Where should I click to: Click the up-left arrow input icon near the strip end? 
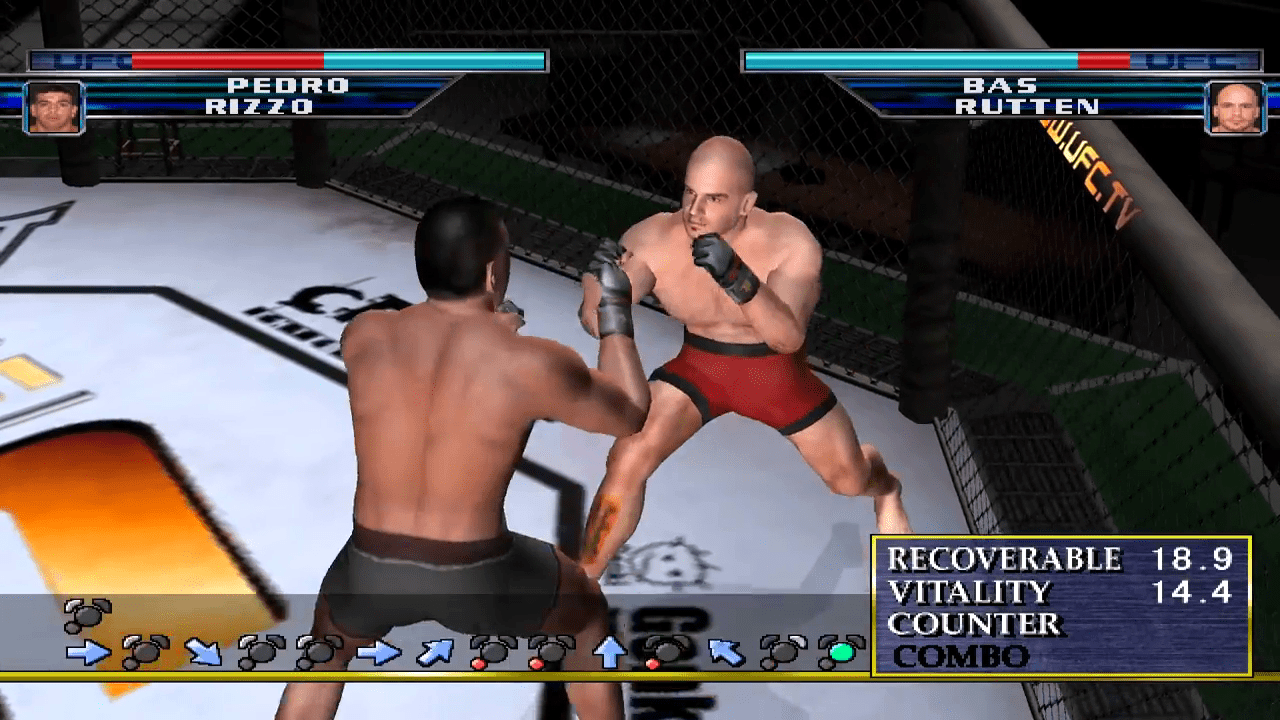724,650
